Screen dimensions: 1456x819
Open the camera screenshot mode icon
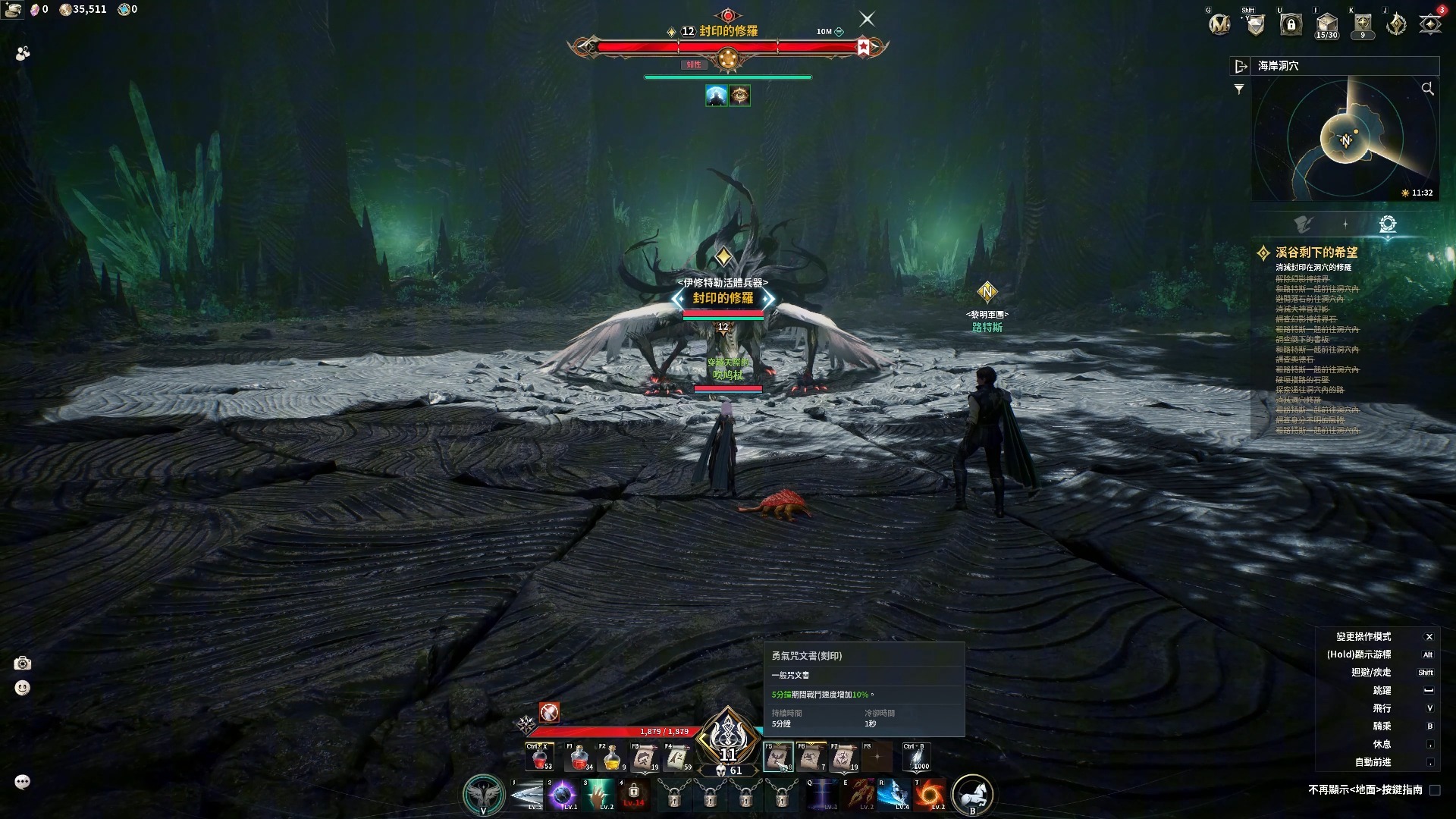tap(23, 664)
